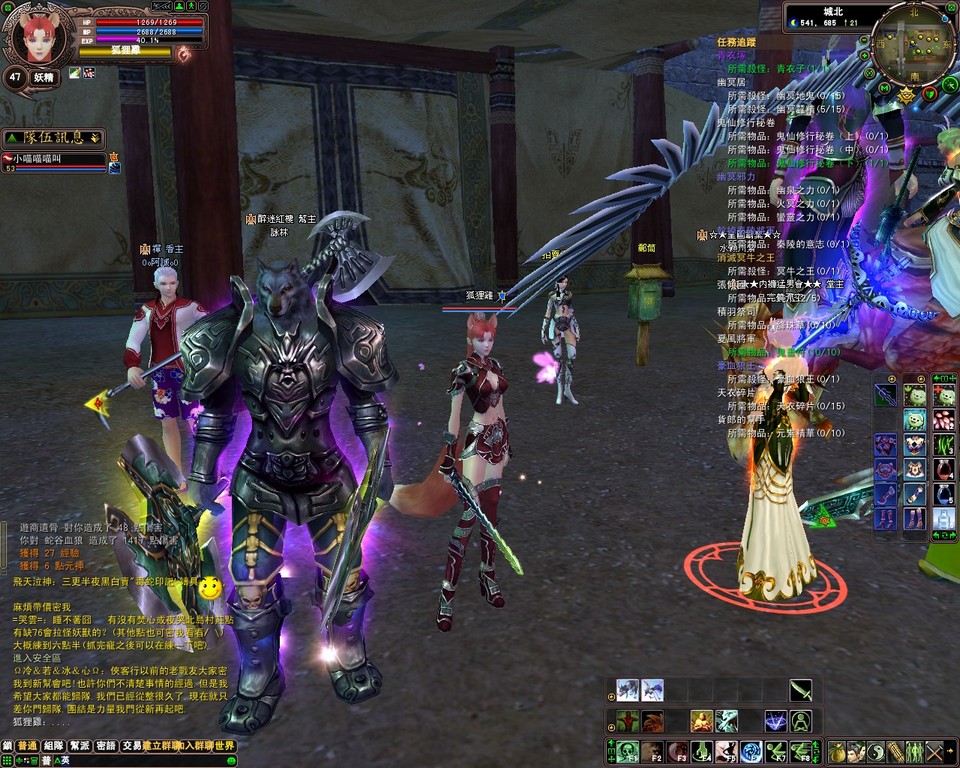
Task: Switch chat to the 組隊 party tab
Action: pos(53,746)
